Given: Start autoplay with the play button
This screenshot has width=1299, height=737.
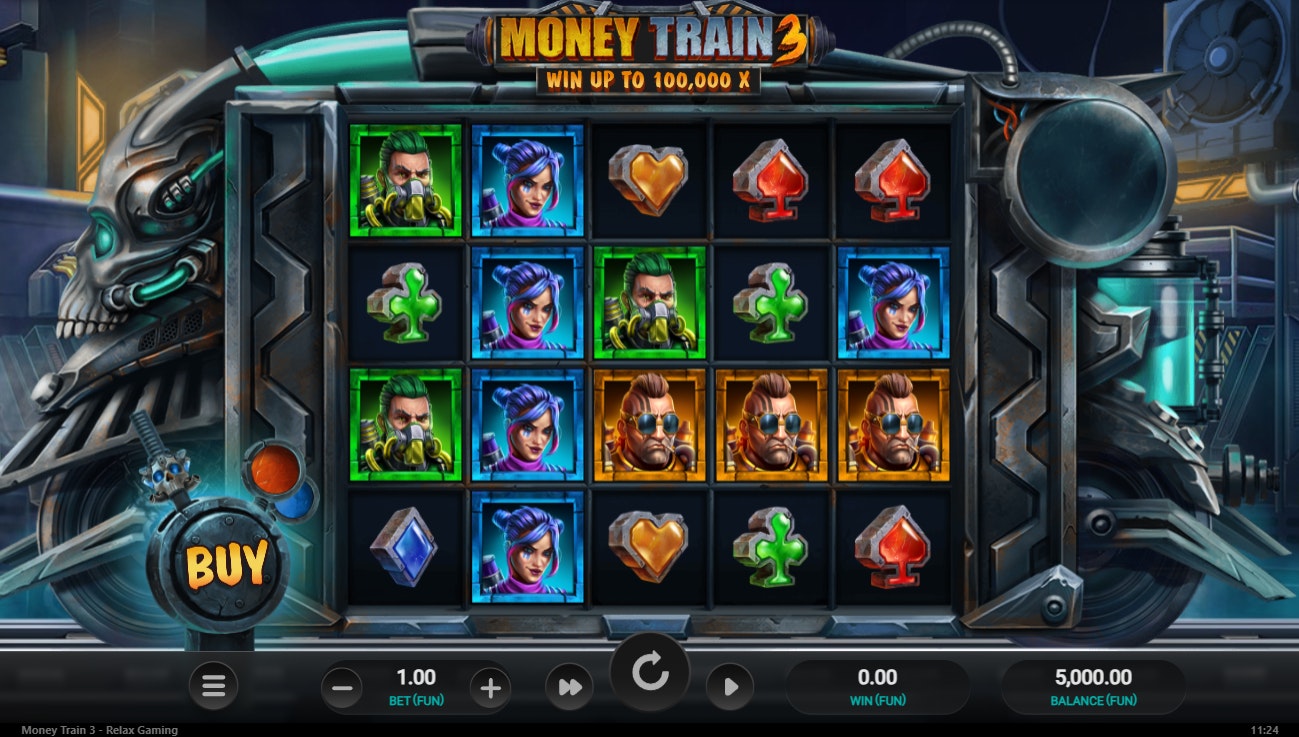Looking at the screenshot, I should tap(730, 687).
